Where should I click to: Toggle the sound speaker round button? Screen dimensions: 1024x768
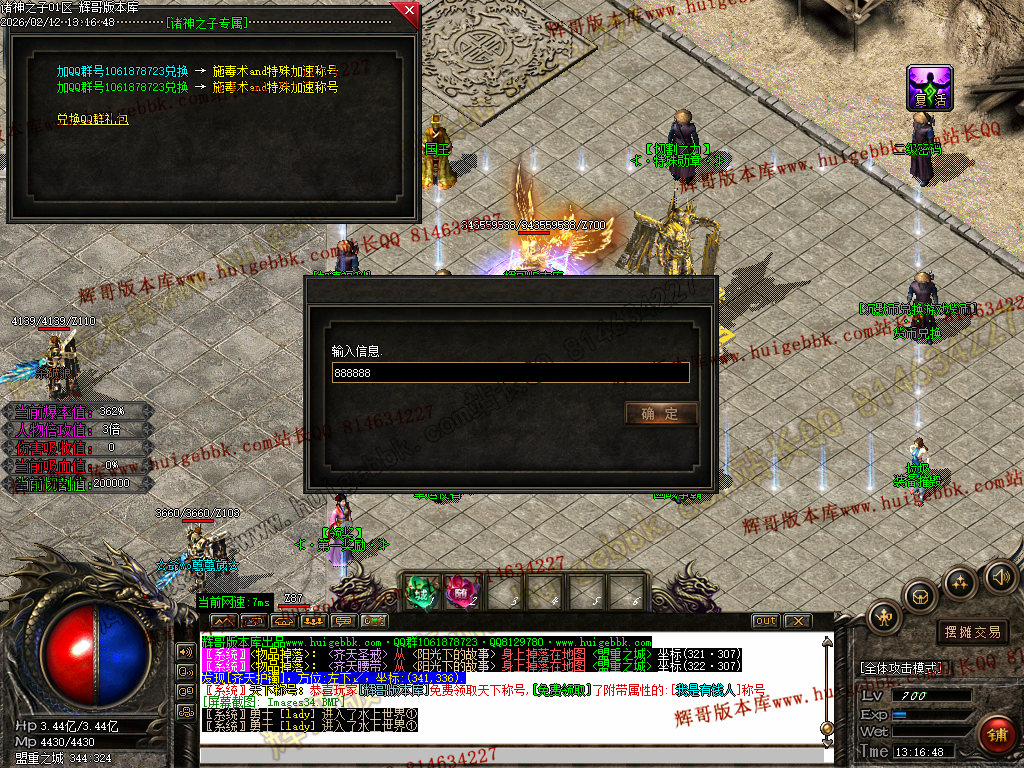(1001, 576)
